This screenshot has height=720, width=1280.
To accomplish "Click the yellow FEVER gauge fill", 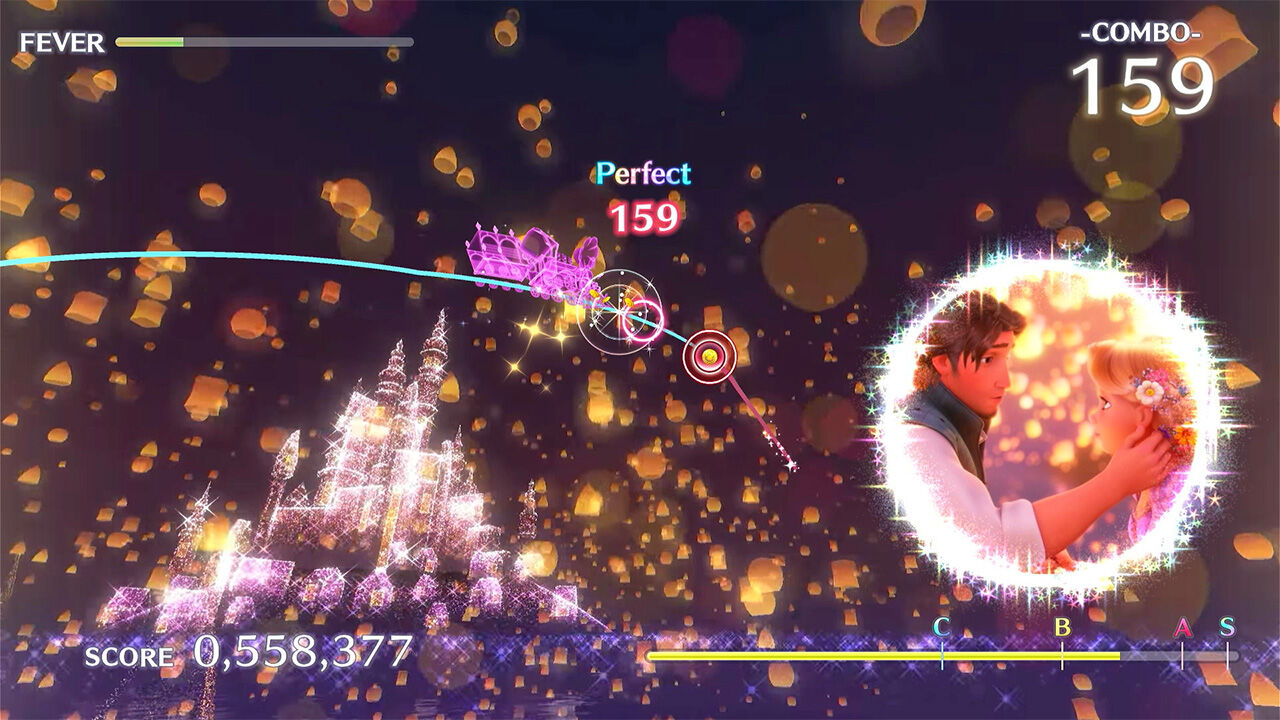I will (150, 40).
